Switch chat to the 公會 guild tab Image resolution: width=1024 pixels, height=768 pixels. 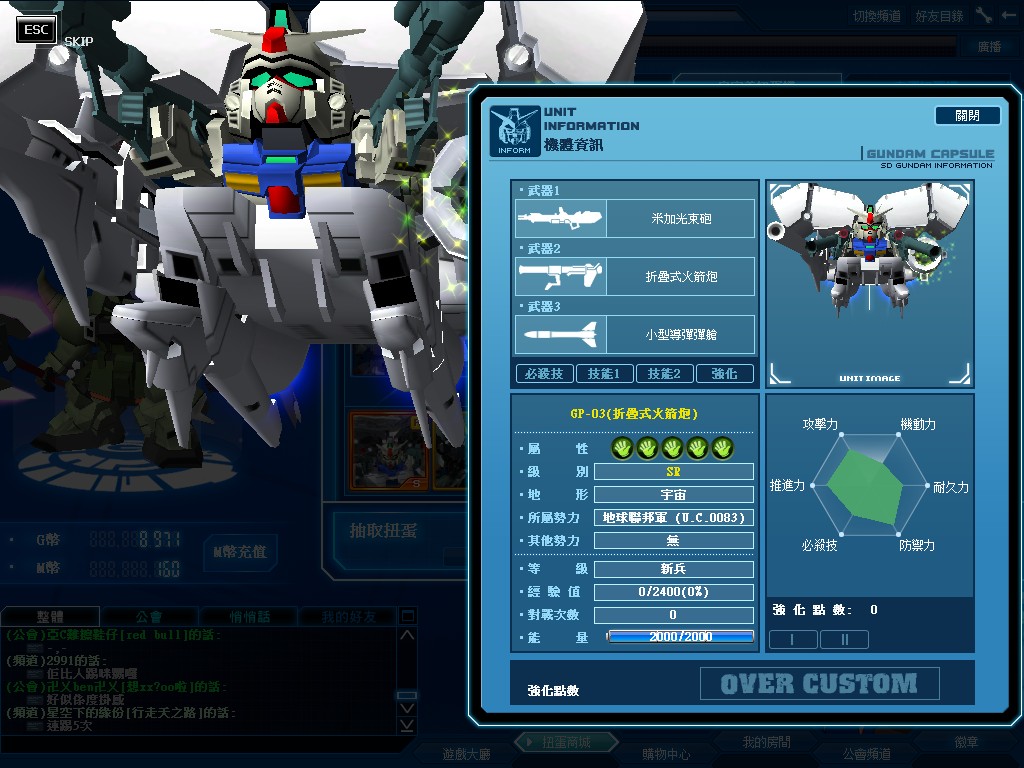point(149,617)
